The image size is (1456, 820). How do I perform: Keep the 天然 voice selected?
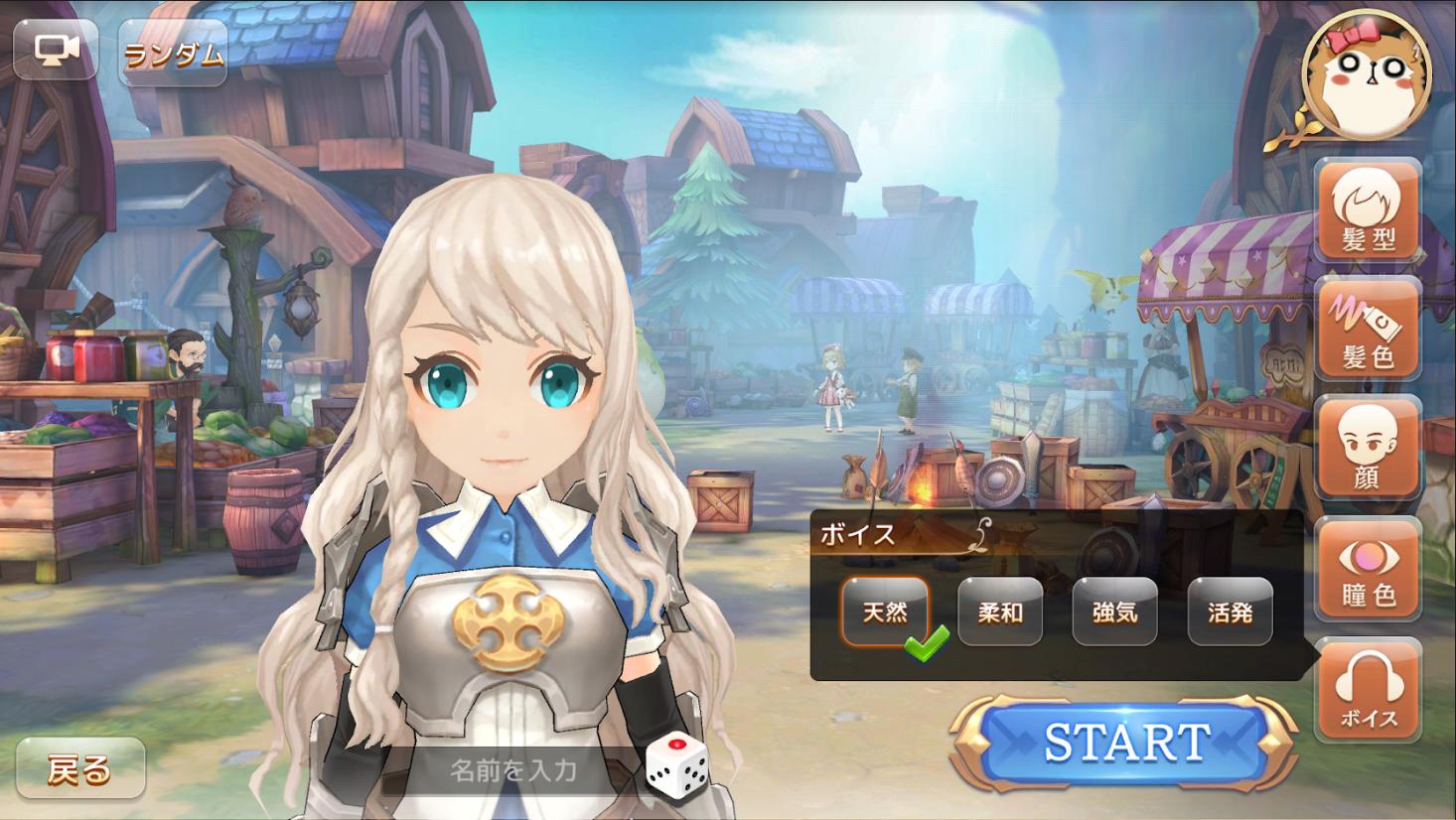(885, 613)
